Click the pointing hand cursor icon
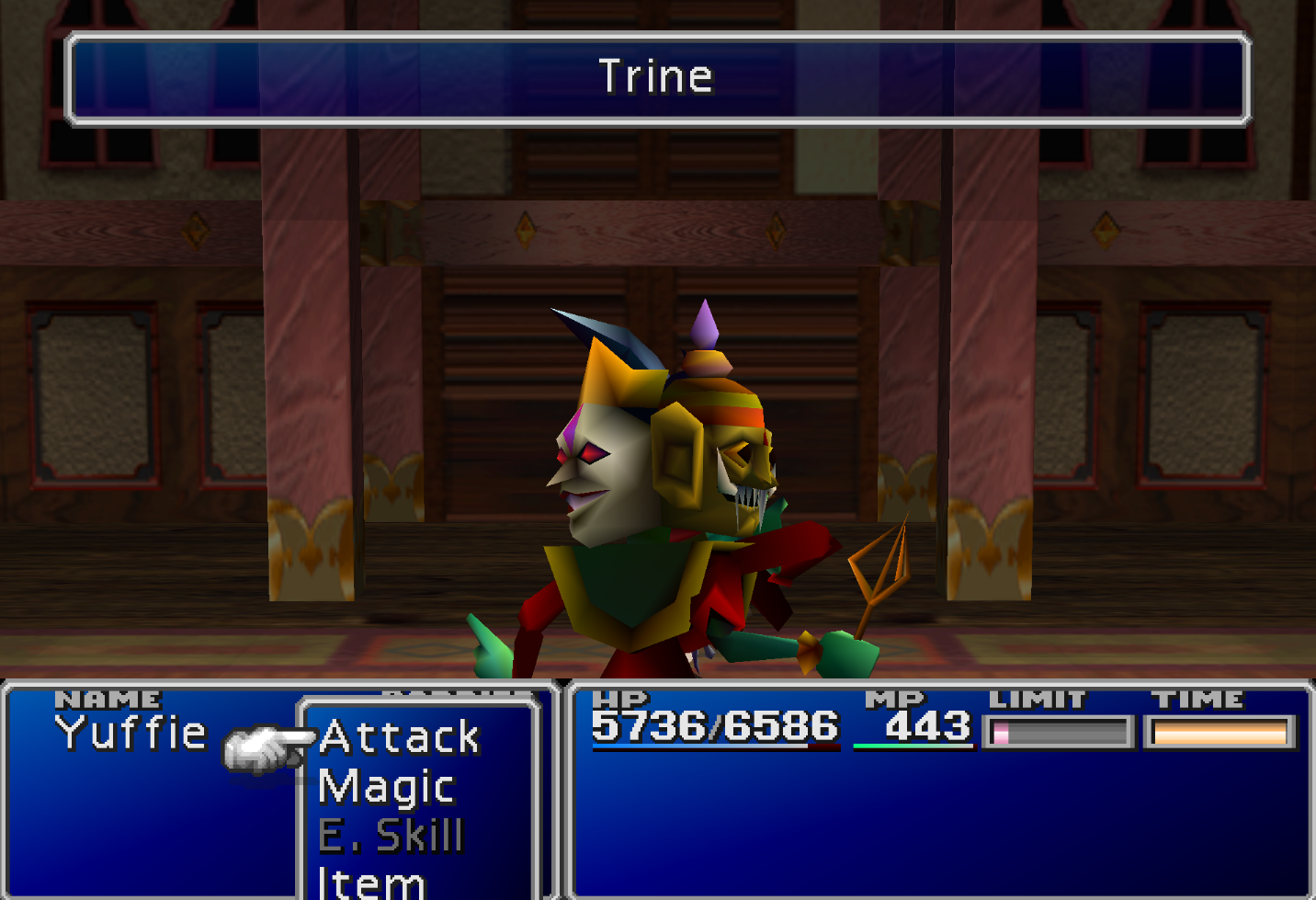 267,746
